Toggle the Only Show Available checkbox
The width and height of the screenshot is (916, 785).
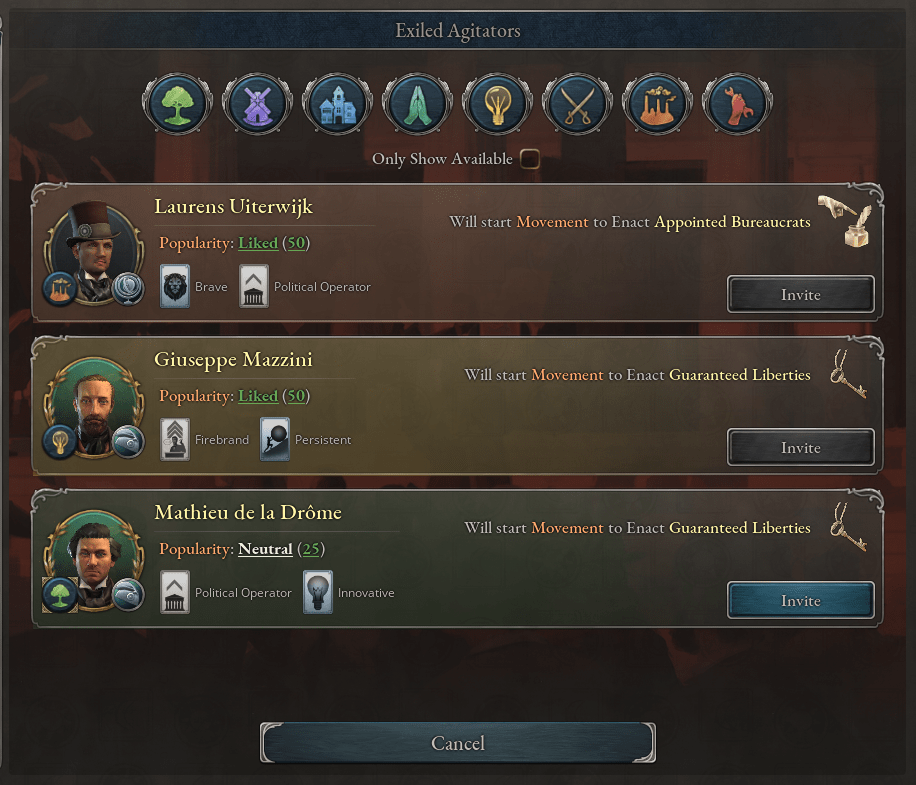click(x=530, y=159)
